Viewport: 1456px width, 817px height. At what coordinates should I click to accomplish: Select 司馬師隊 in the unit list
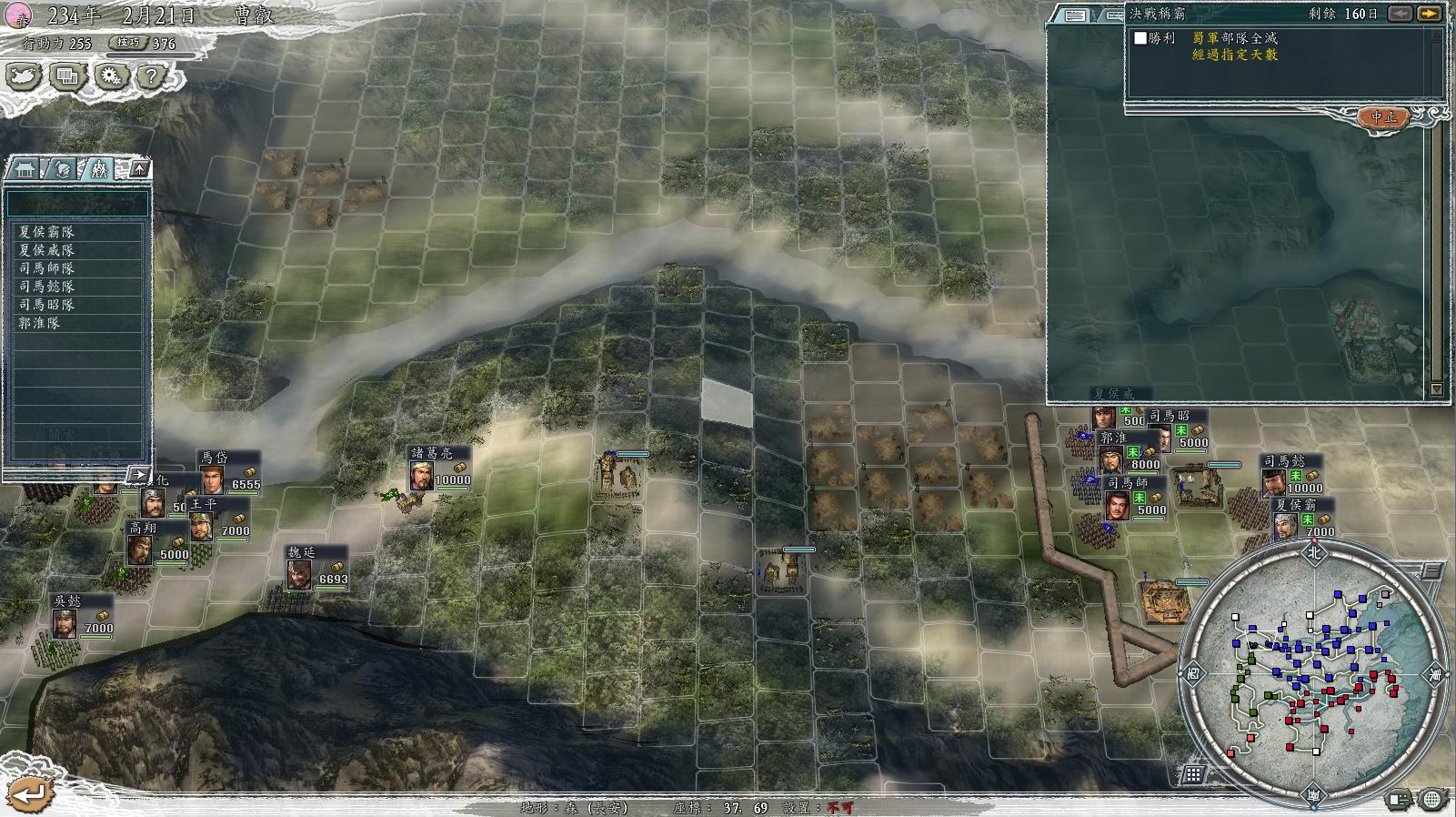pyautogui.click(x=47, y=268)
